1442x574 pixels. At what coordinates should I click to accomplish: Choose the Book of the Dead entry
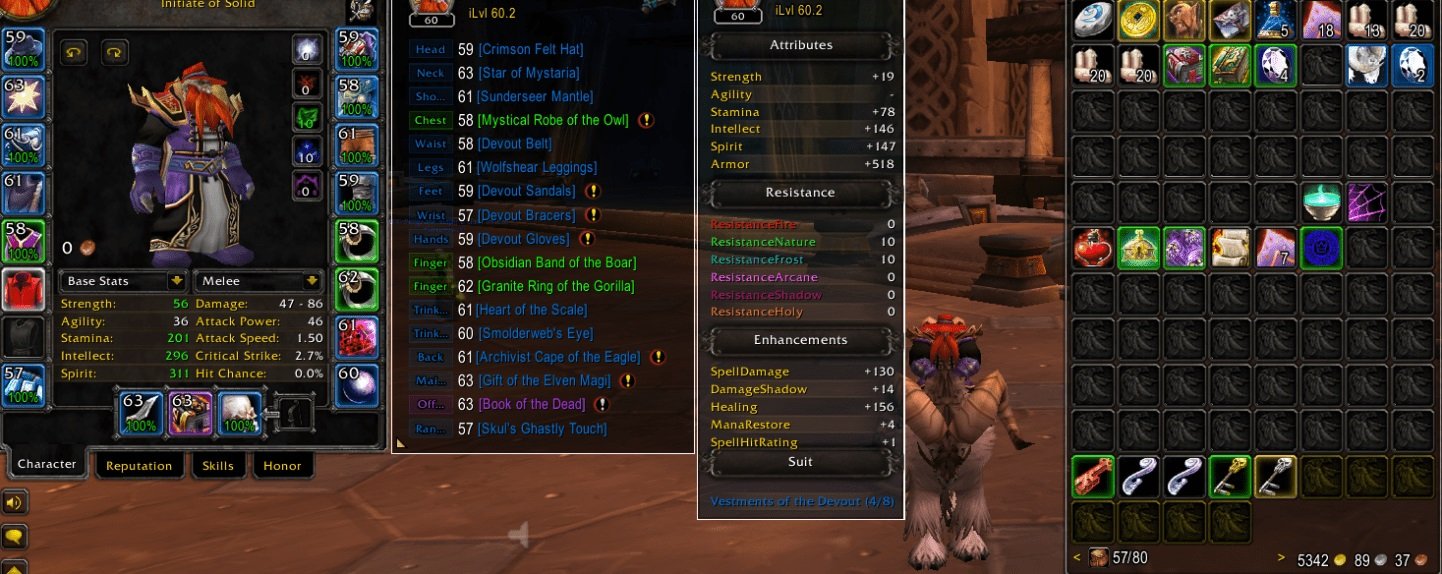[534, 405]
